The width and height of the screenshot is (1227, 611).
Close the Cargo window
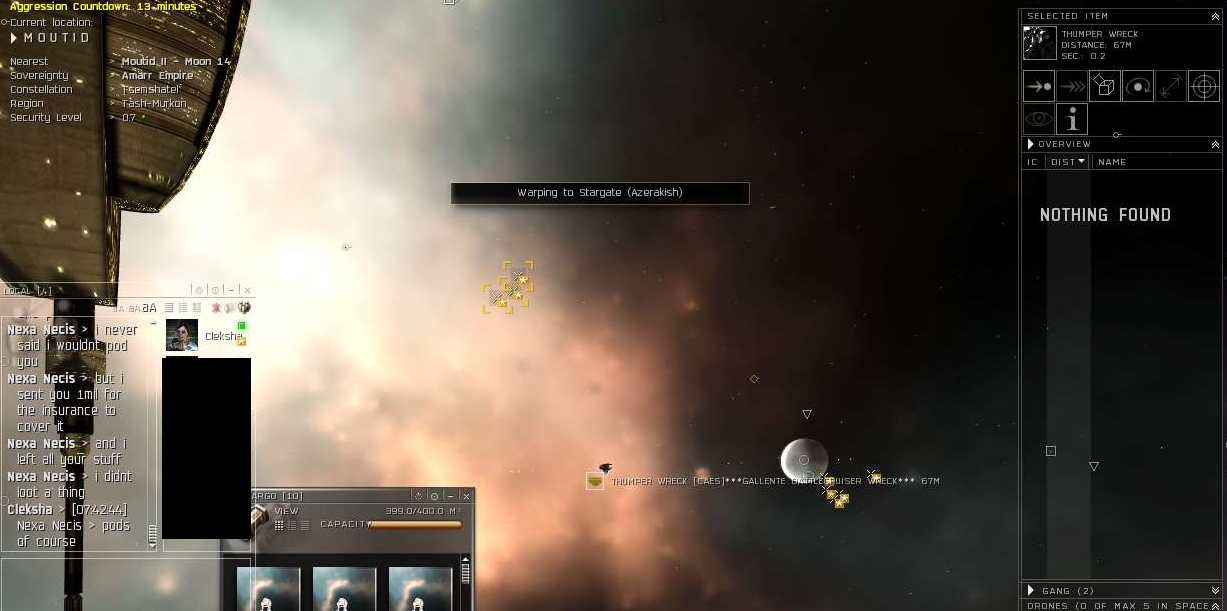point(465,496)
